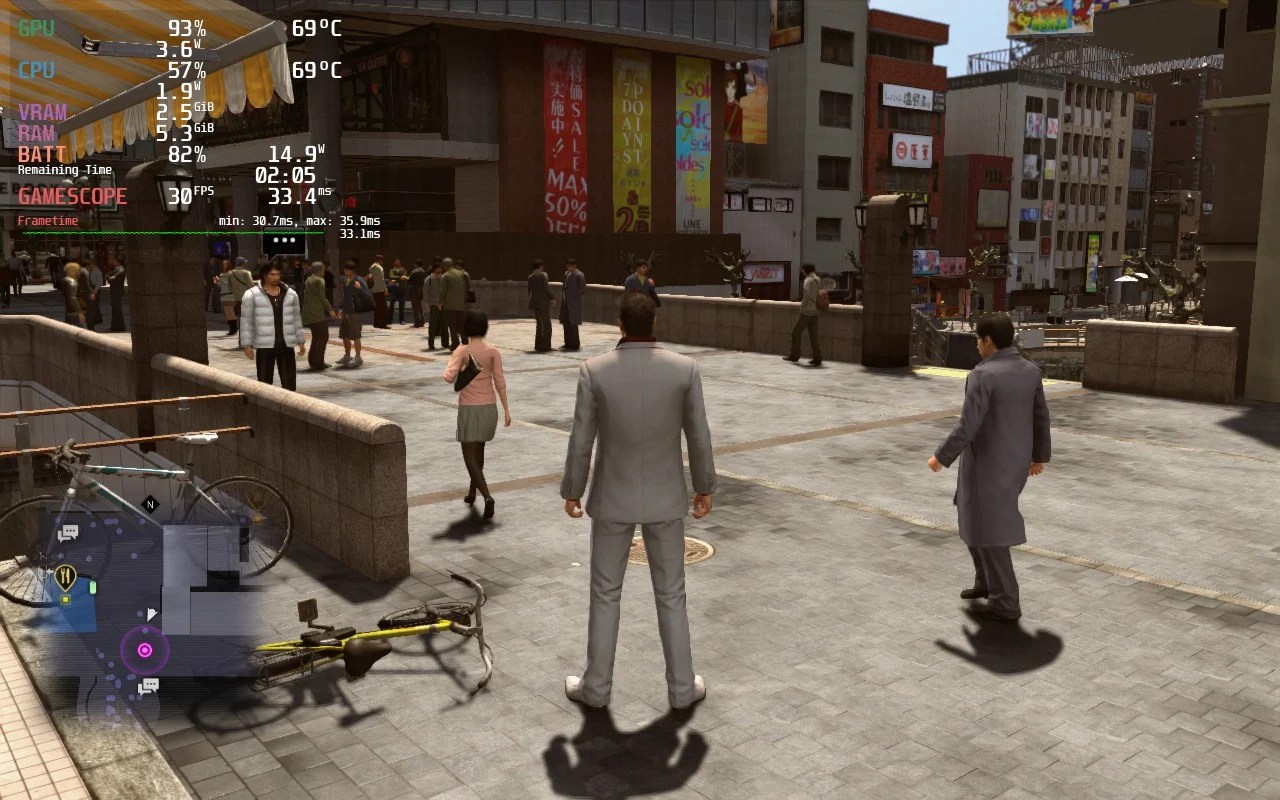Click the yellow square shop icon on the minimap
Viewport: 1280px width, 800px height.
65,599
